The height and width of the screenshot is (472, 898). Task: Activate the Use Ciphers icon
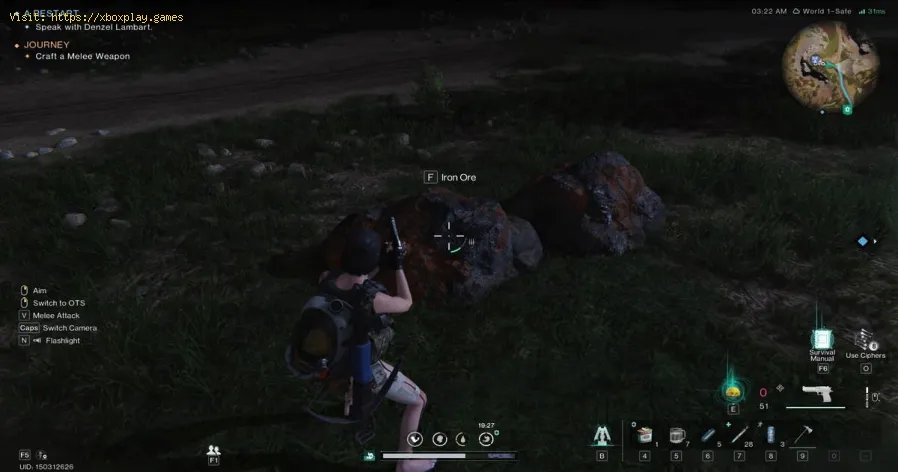click(864, 341)
